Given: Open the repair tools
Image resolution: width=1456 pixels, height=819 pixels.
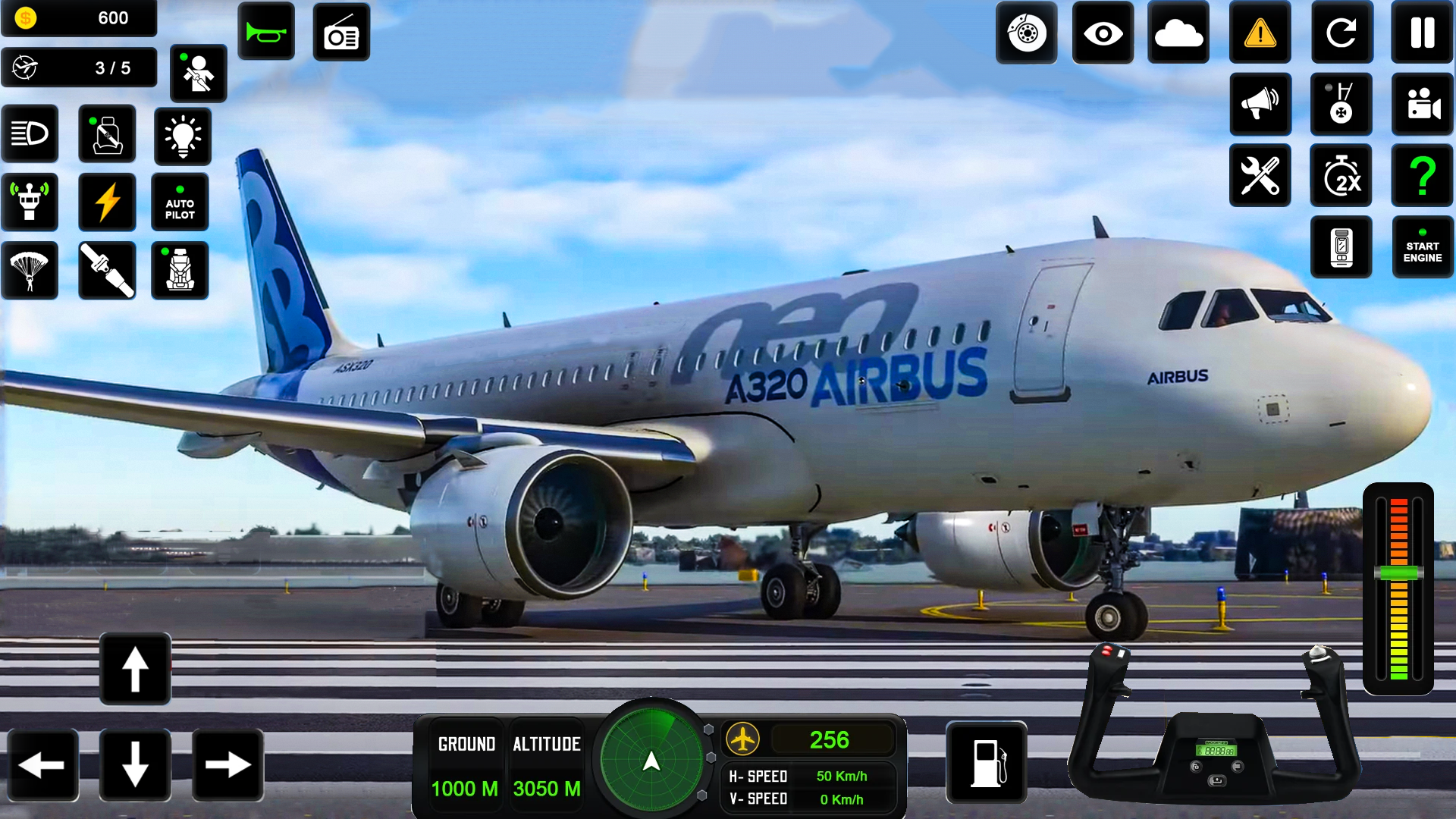Looking at the screenshot, I should tap(1260, 176).
